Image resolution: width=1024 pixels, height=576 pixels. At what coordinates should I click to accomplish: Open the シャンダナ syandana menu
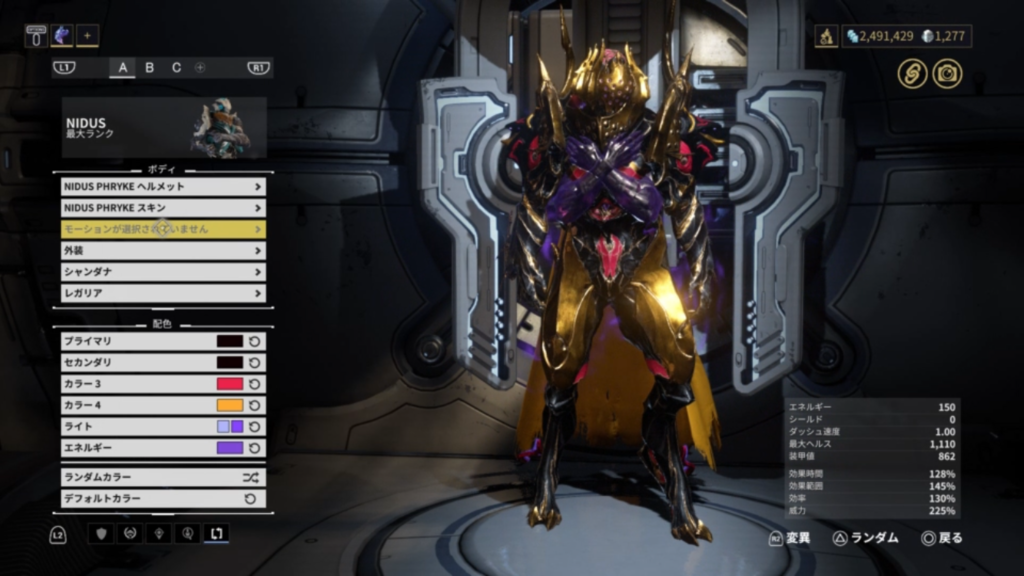click(x=163, y=272)
